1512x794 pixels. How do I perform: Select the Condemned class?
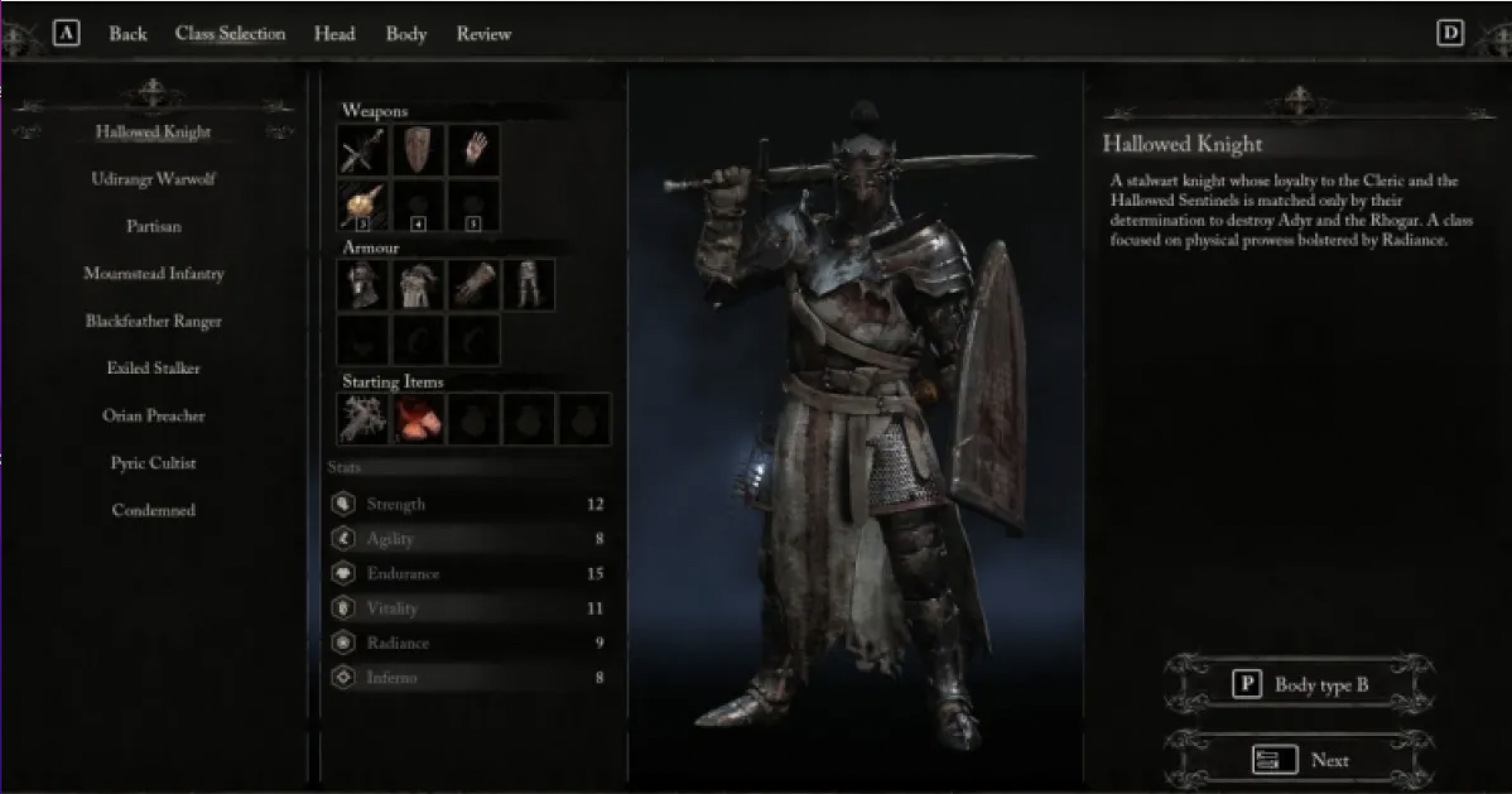[155, 510]
